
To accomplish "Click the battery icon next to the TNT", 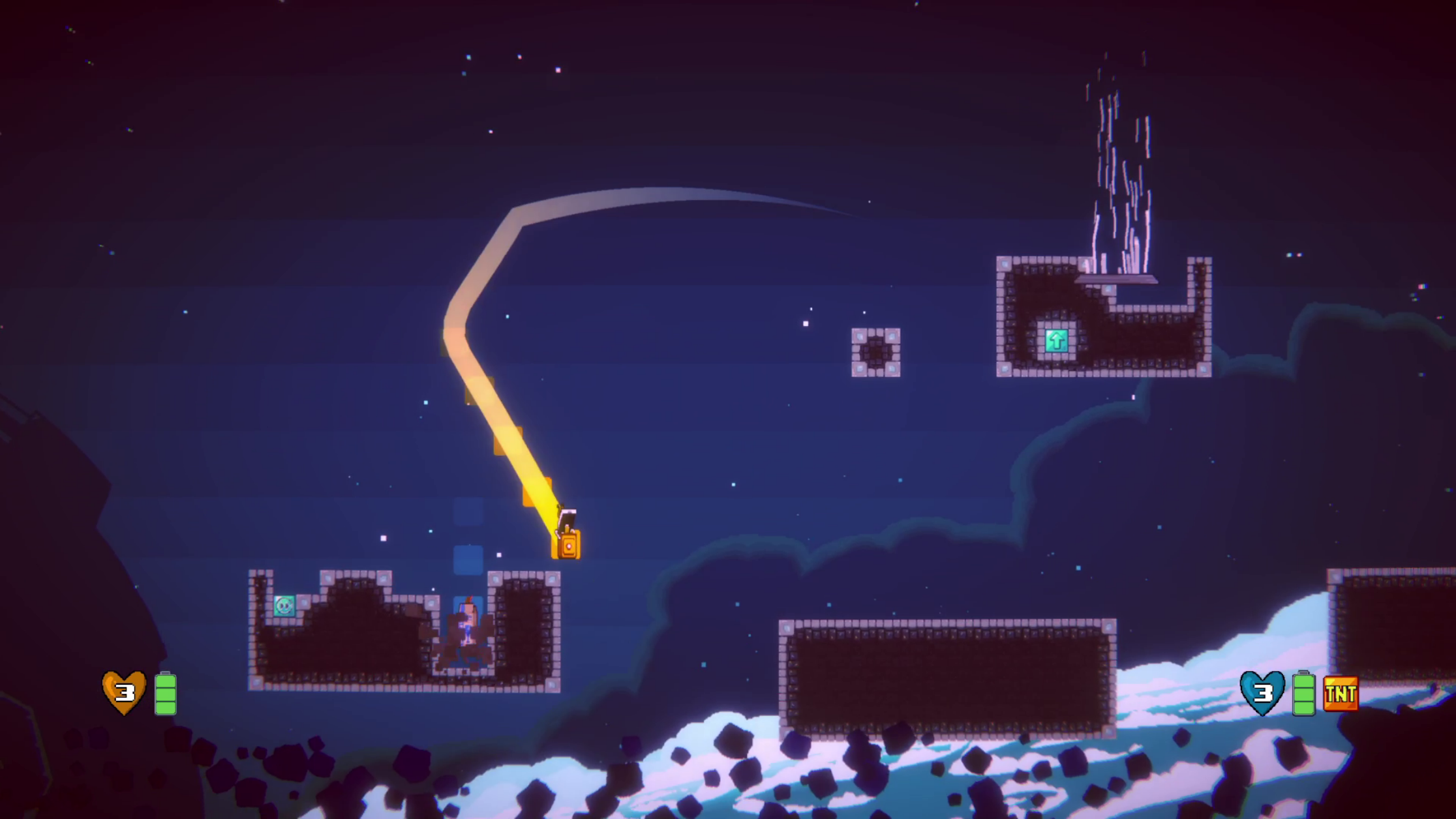I will point(1303,693).
